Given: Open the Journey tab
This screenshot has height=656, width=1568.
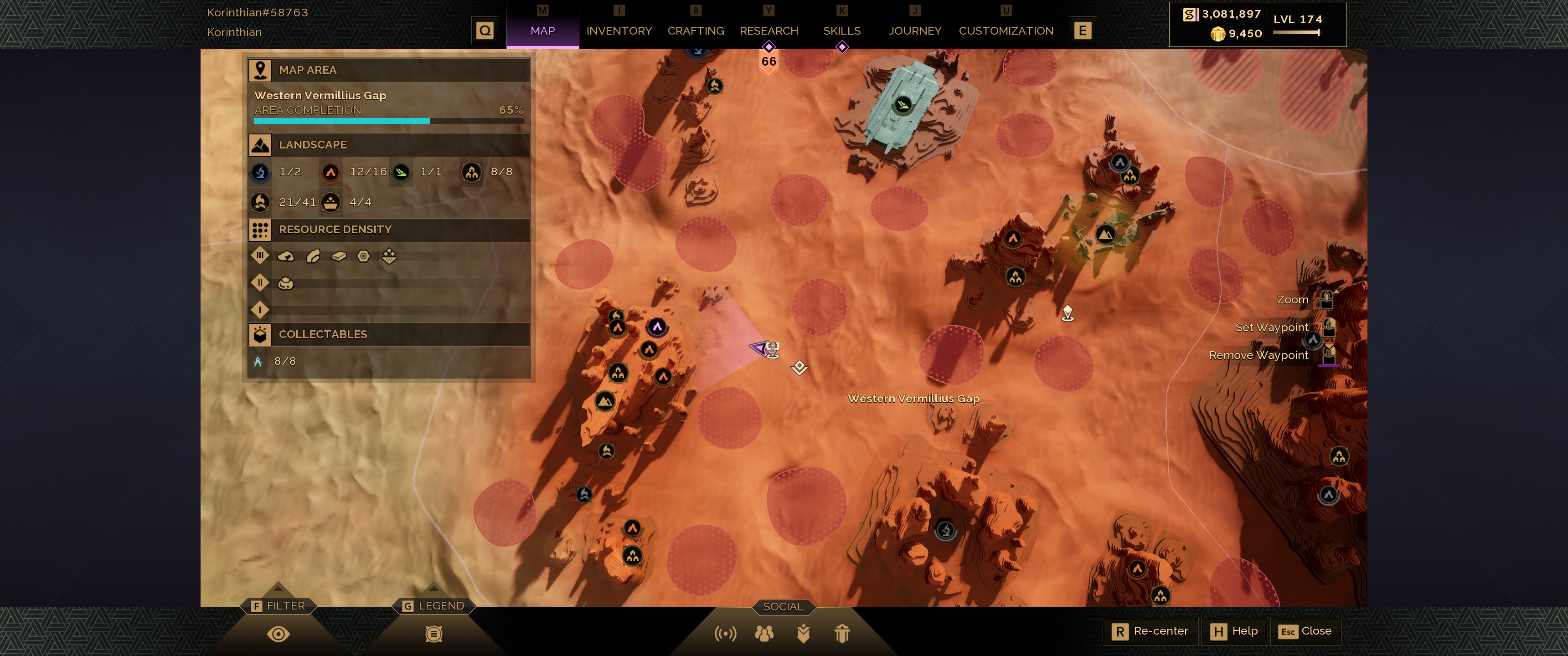Looking at the screenshot, I should (914, 31).
